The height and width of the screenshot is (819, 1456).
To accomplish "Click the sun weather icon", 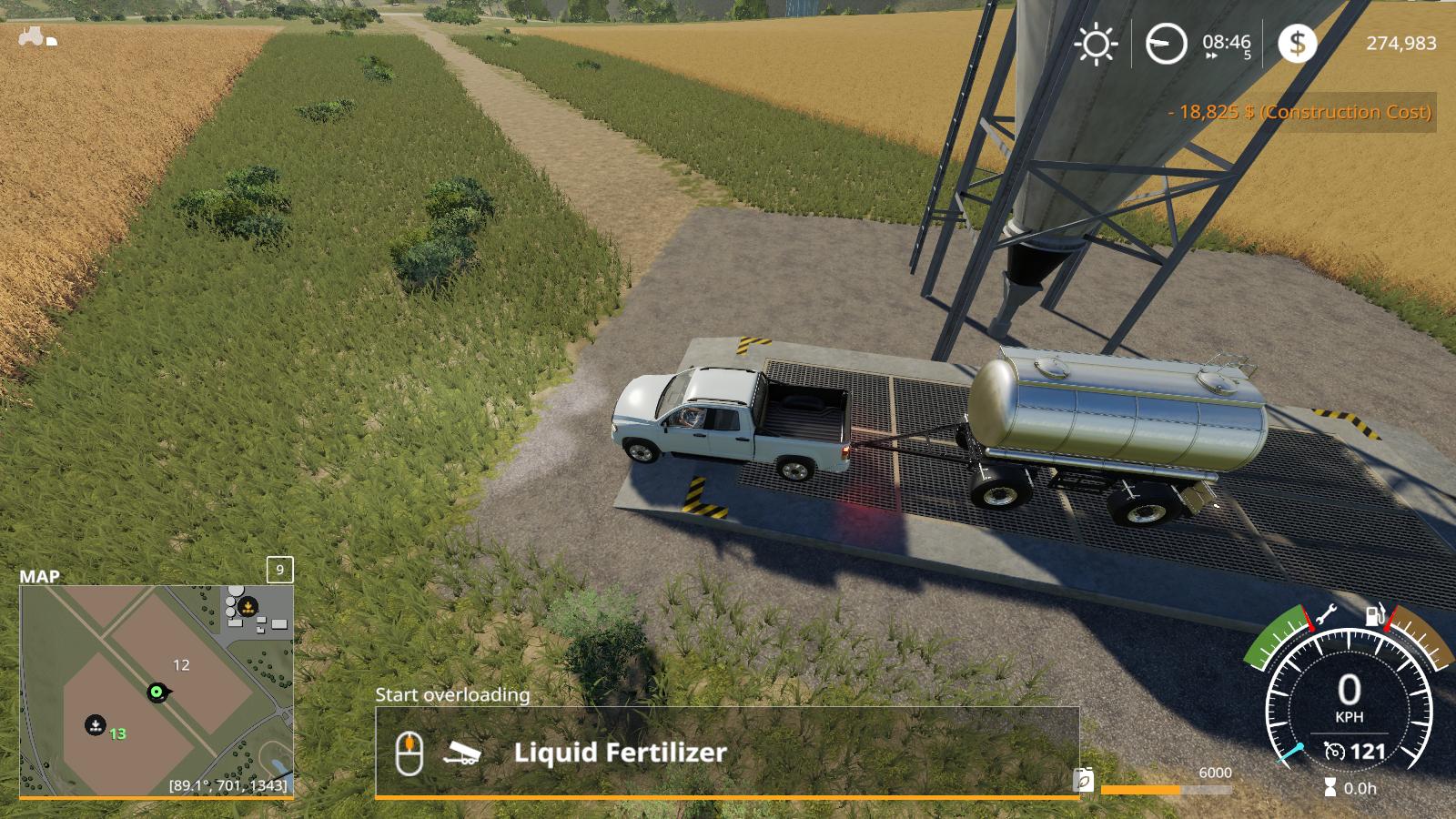I will click(1096, 44).
